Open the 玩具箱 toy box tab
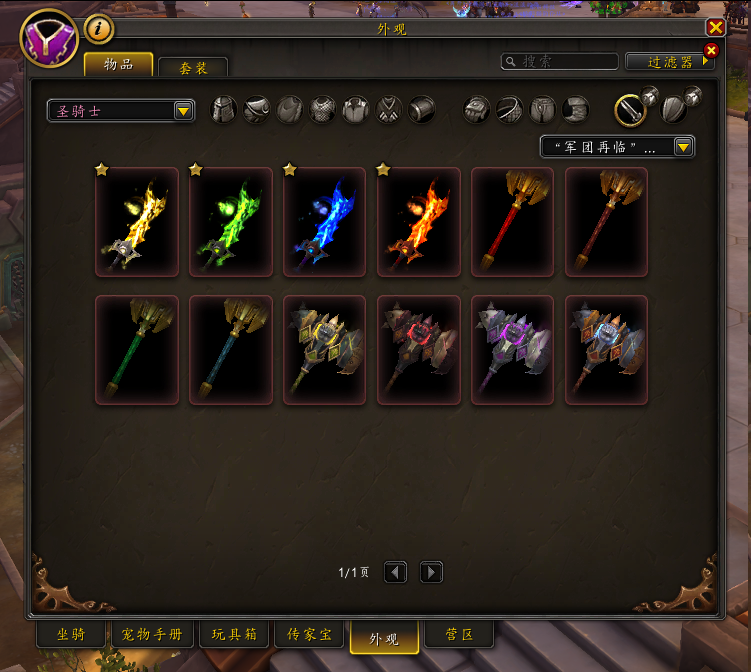Viewport: 751px width, 672px height. 234,635
